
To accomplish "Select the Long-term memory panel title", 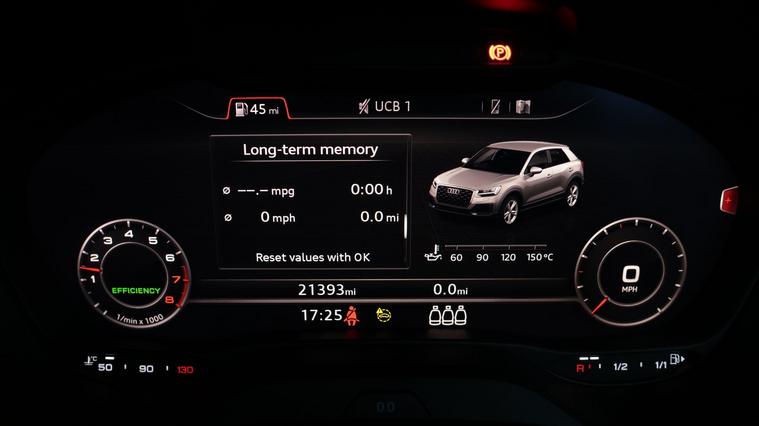I will click(310, 150).
